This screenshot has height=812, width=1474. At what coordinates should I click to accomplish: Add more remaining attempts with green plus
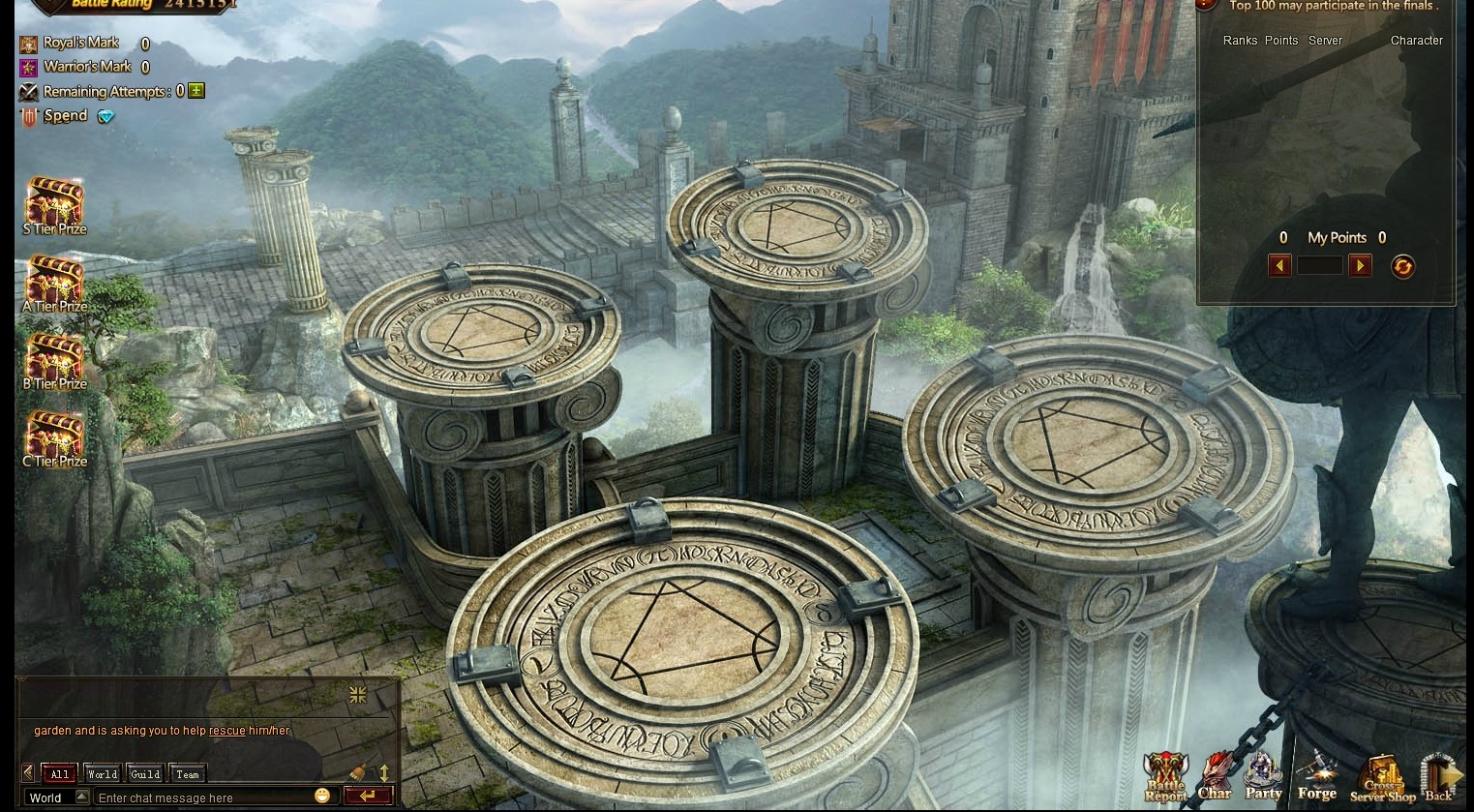tap(196, 91)
